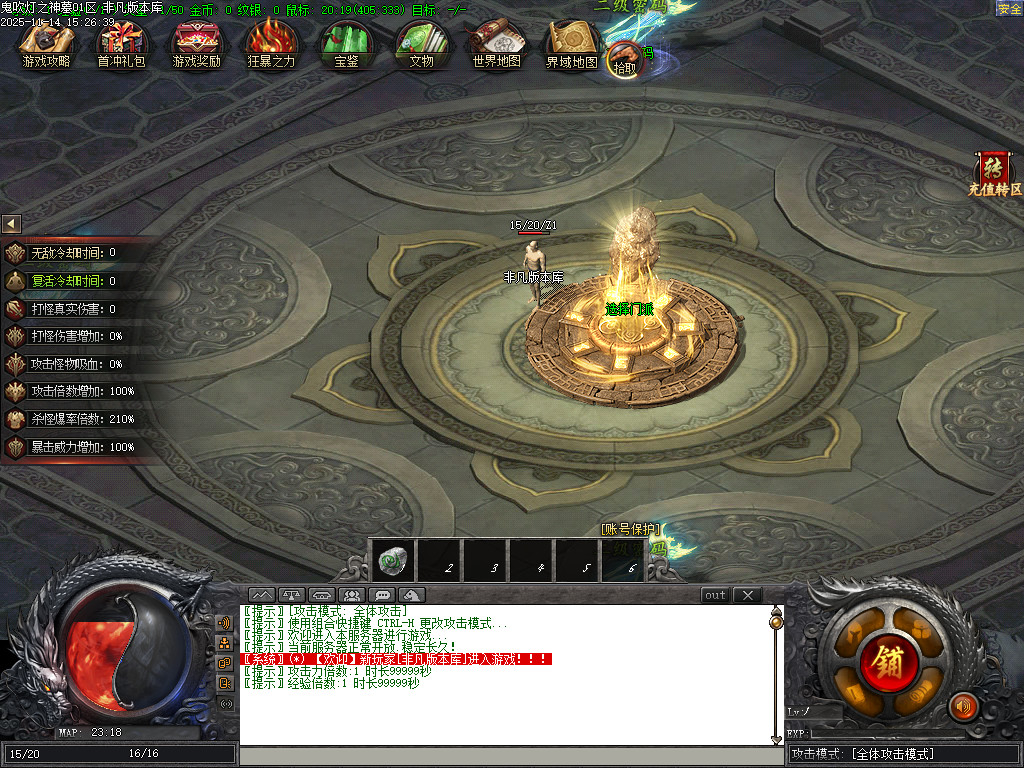Close the chat panel with the X
The image size is (1024, 768).
coord(747,595)
